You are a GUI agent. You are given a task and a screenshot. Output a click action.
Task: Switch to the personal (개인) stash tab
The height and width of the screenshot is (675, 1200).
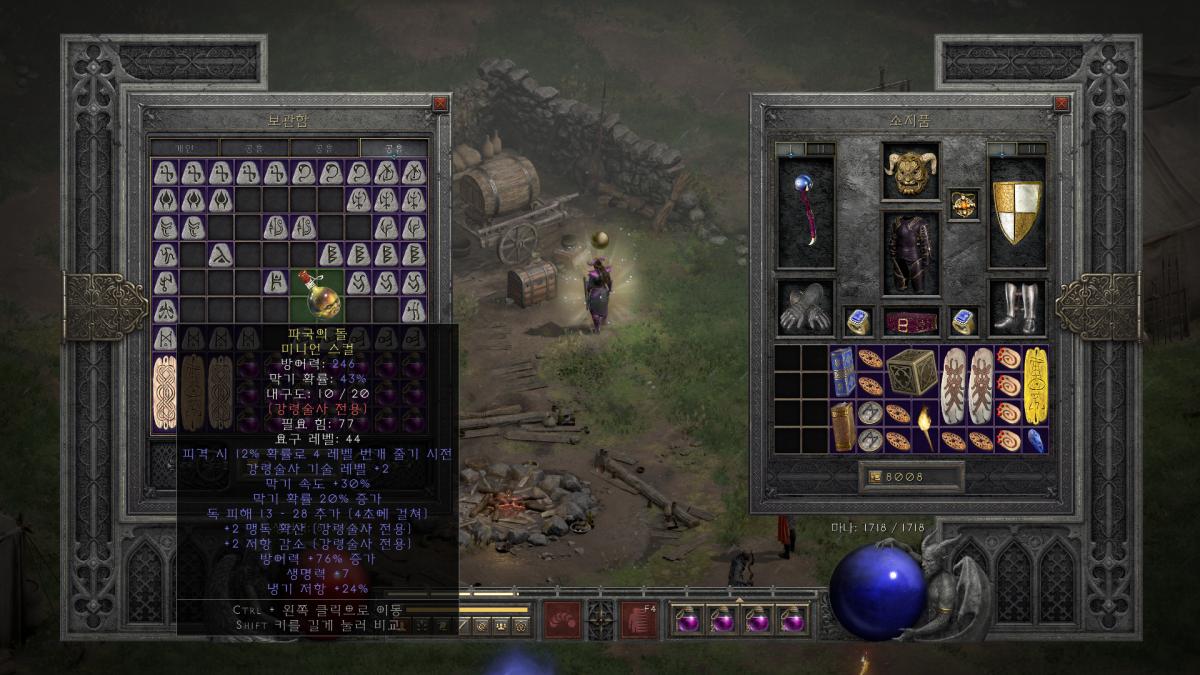[185, 148]
